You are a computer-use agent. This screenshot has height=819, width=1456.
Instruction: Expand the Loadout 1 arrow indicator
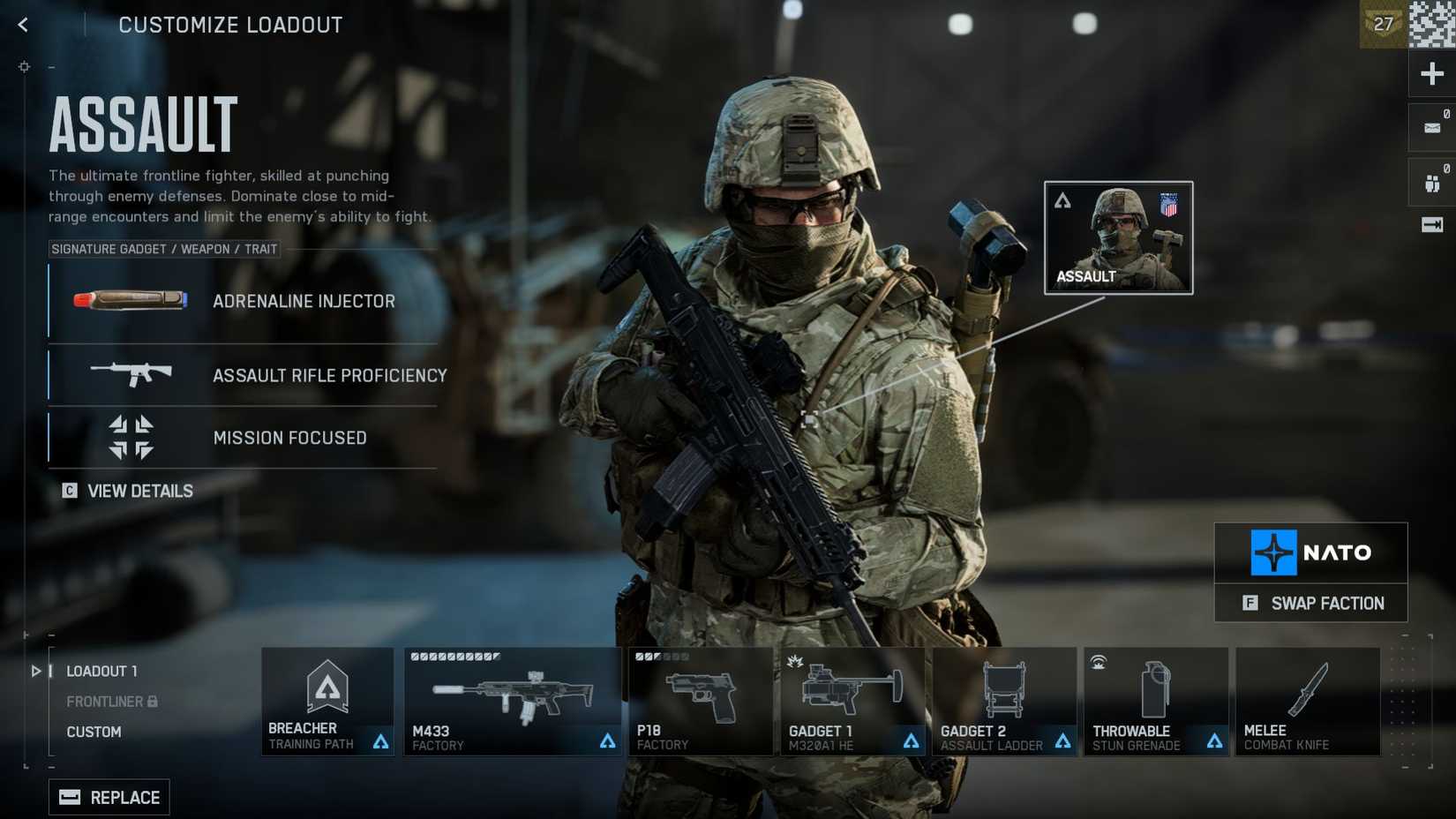tap(36, 671)
